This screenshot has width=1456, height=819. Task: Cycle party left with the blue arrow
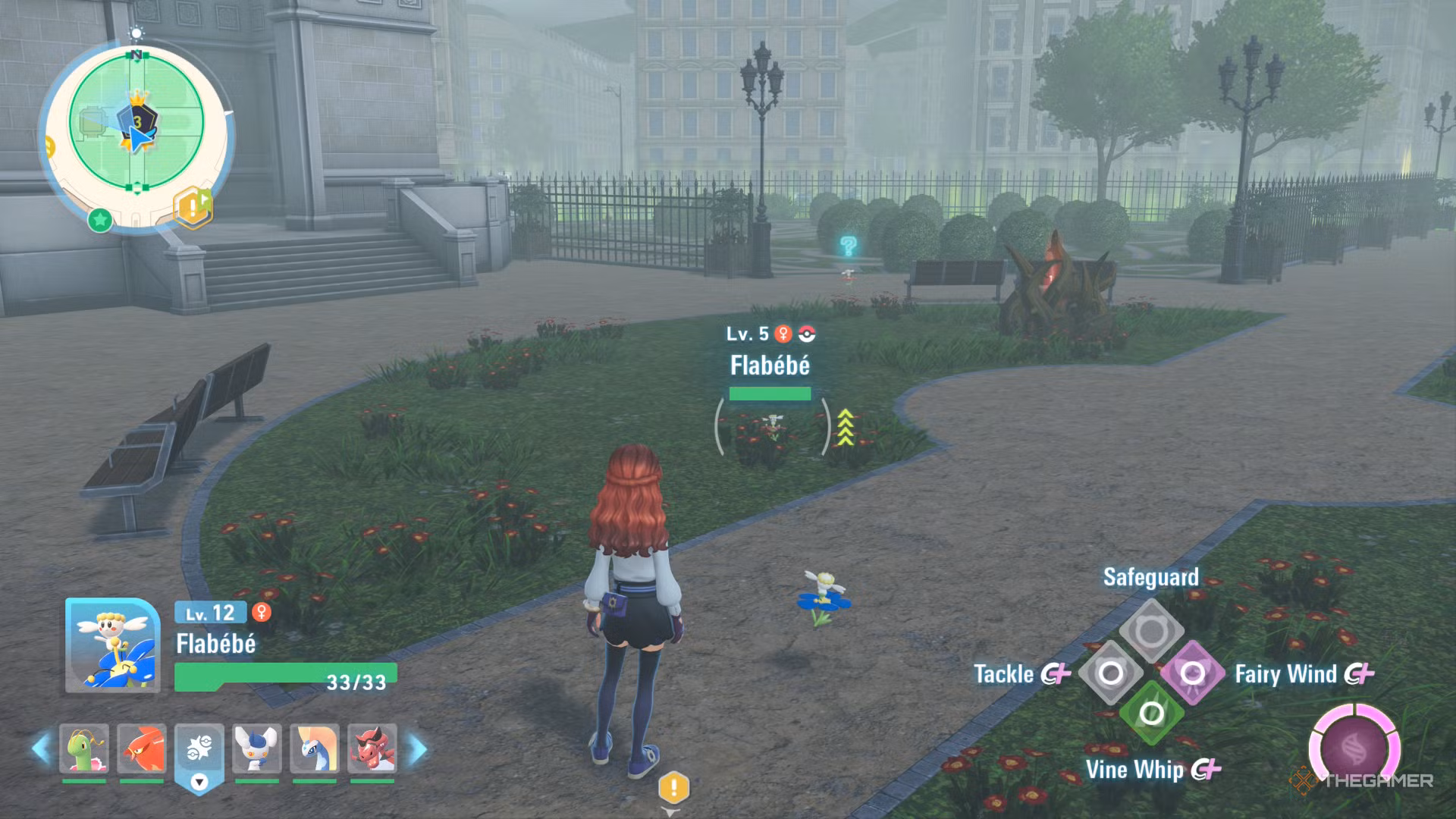(x=41, y=748)
